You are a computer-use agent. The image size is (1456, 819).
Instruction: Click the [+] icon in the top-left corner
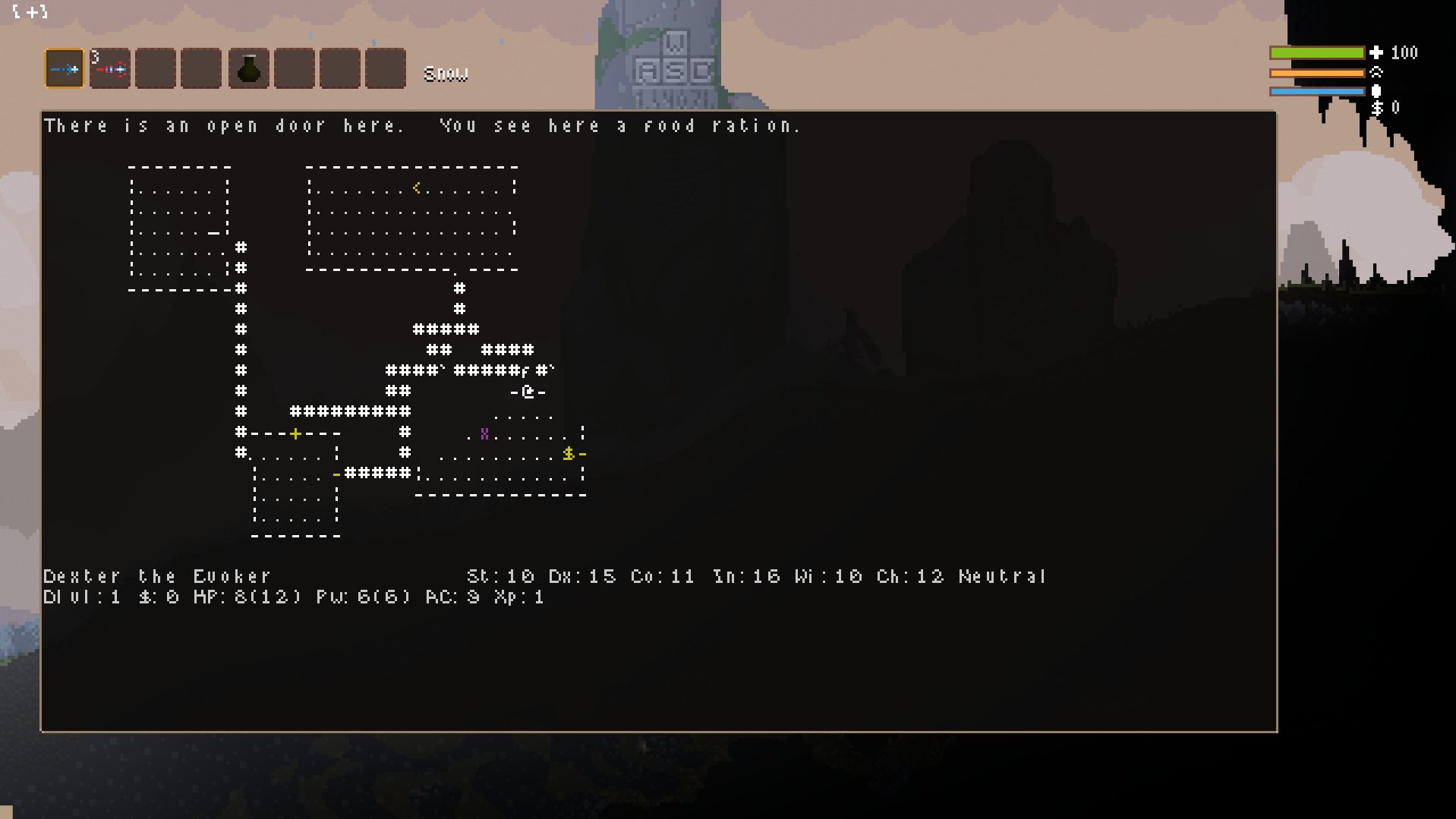(30, 12)
